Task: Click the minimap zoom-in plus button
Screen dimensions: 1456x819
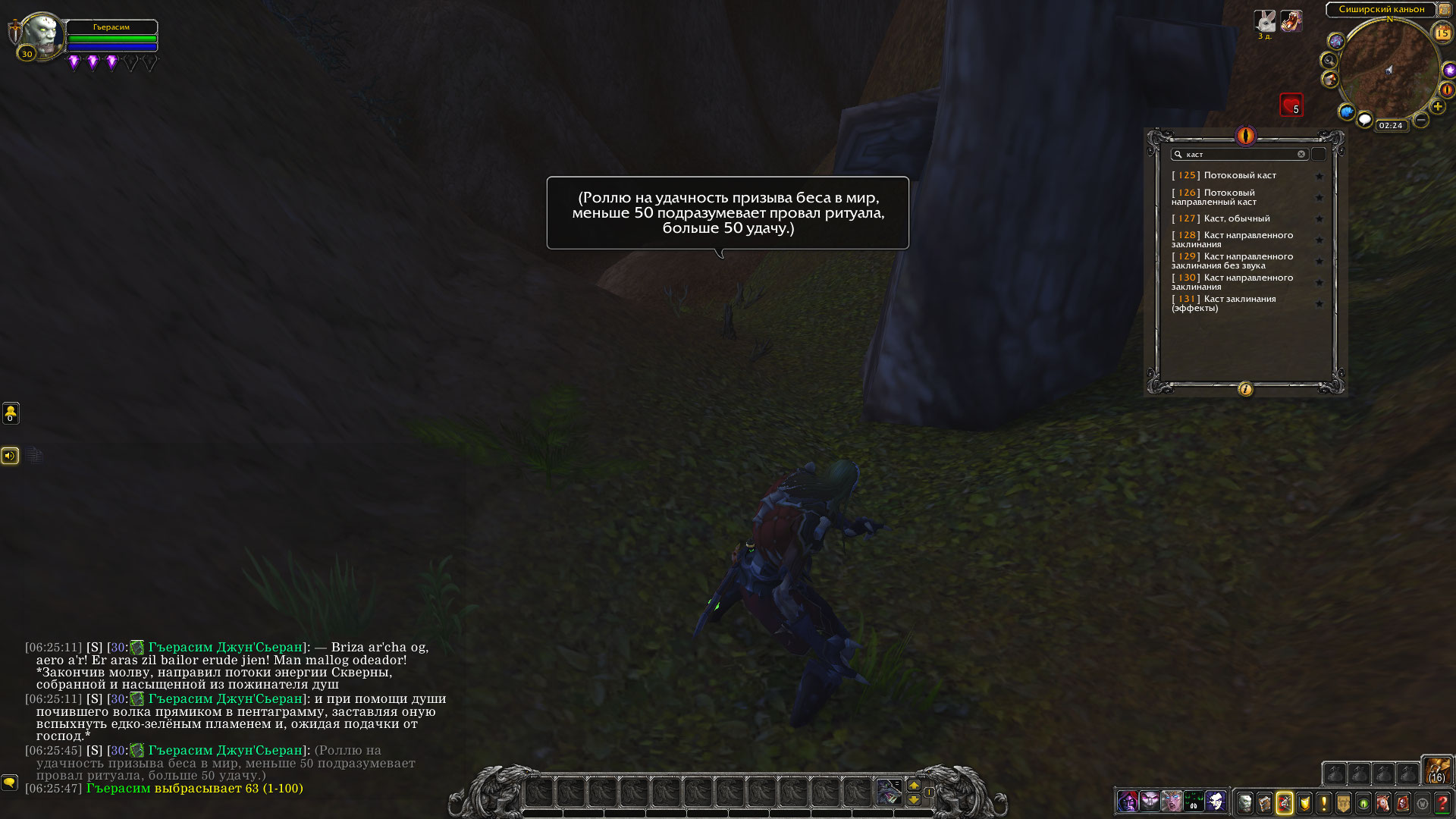Action: 1437,107
